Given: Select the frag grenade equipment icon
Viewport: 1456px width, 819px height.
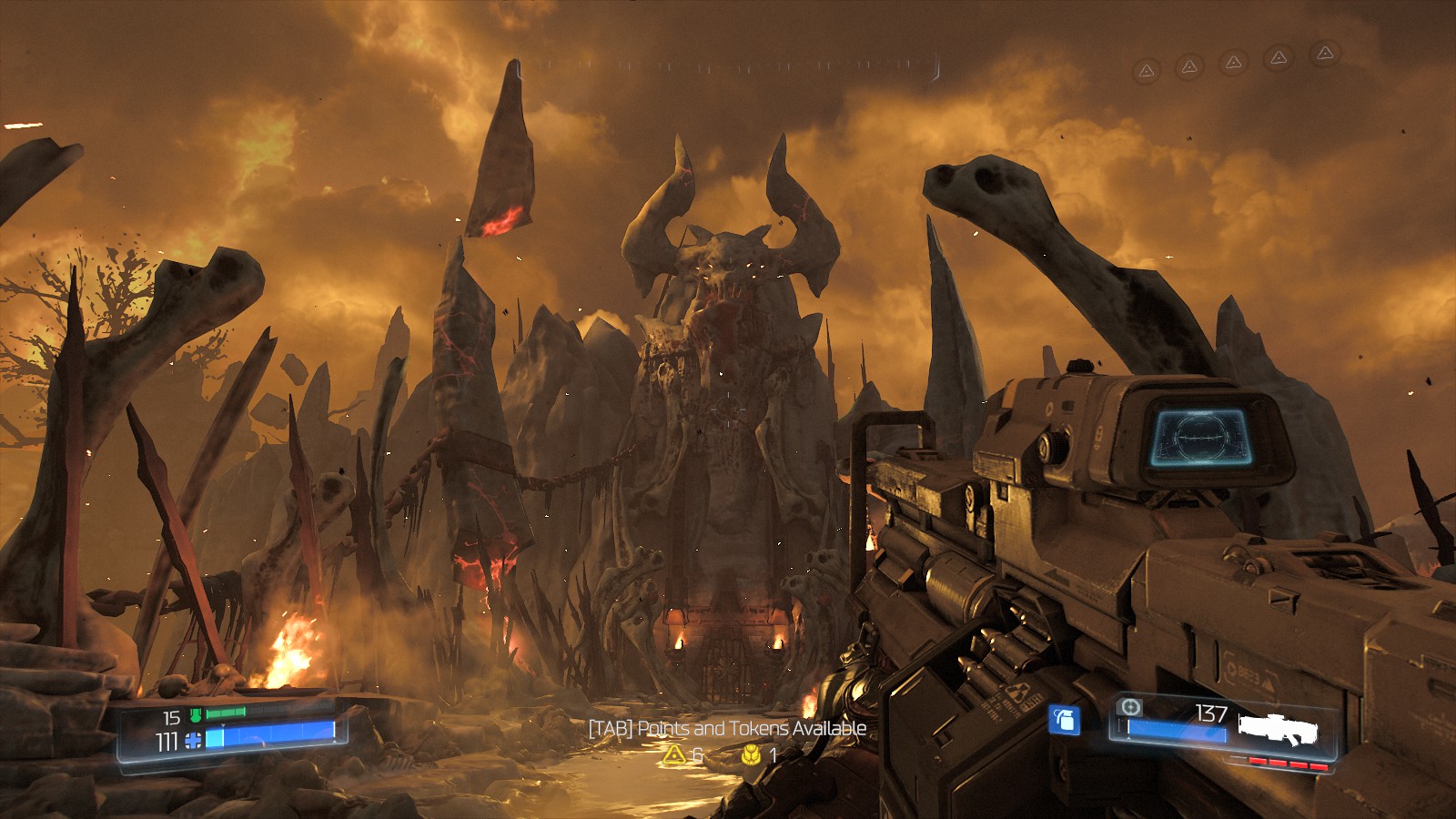Looking at the screenshot, I should pos(1064,720).
